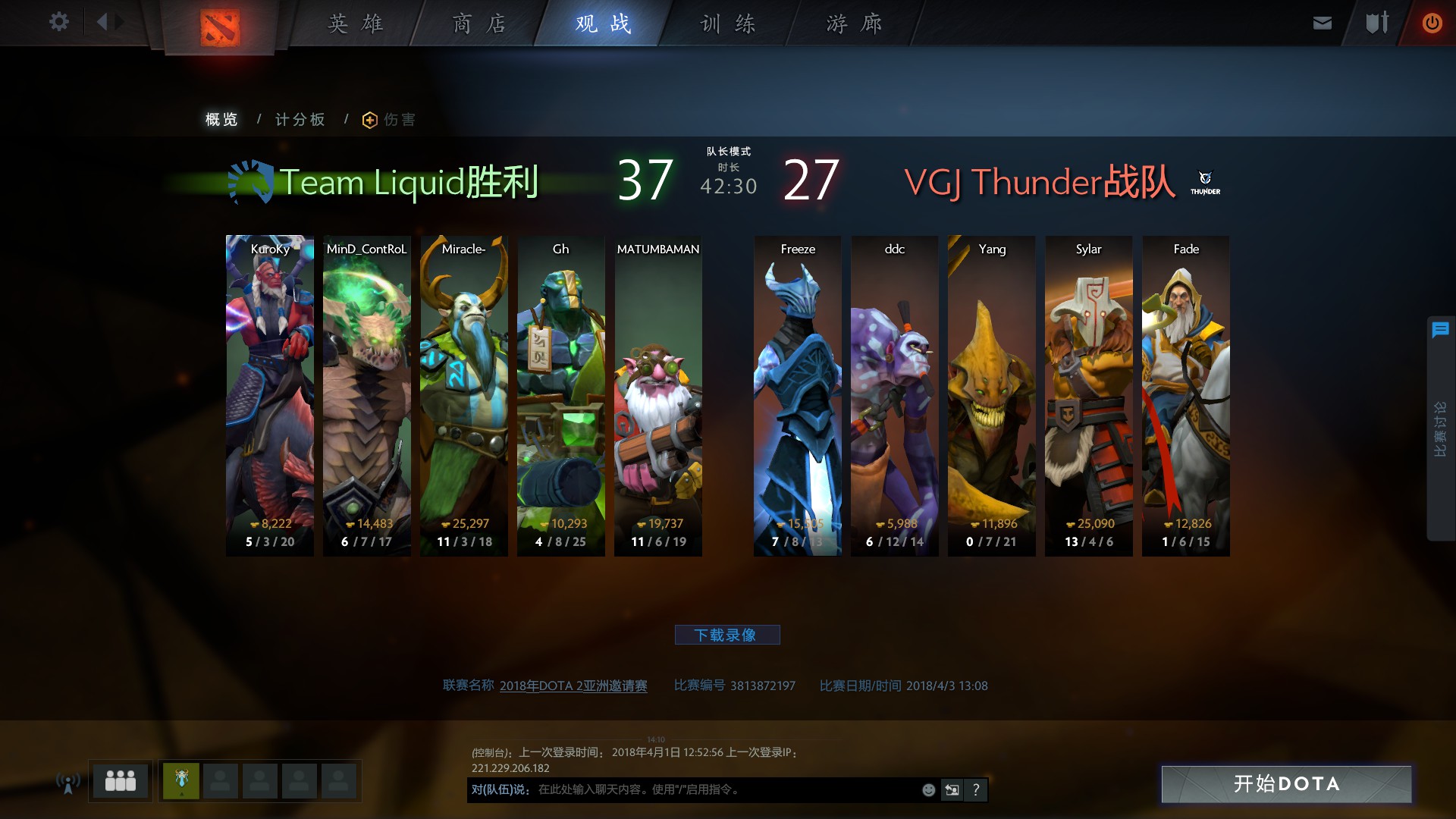Open the armory shield and sword icon
The width and height of the screenshot is (1456, 819).
click(1376, 23)
